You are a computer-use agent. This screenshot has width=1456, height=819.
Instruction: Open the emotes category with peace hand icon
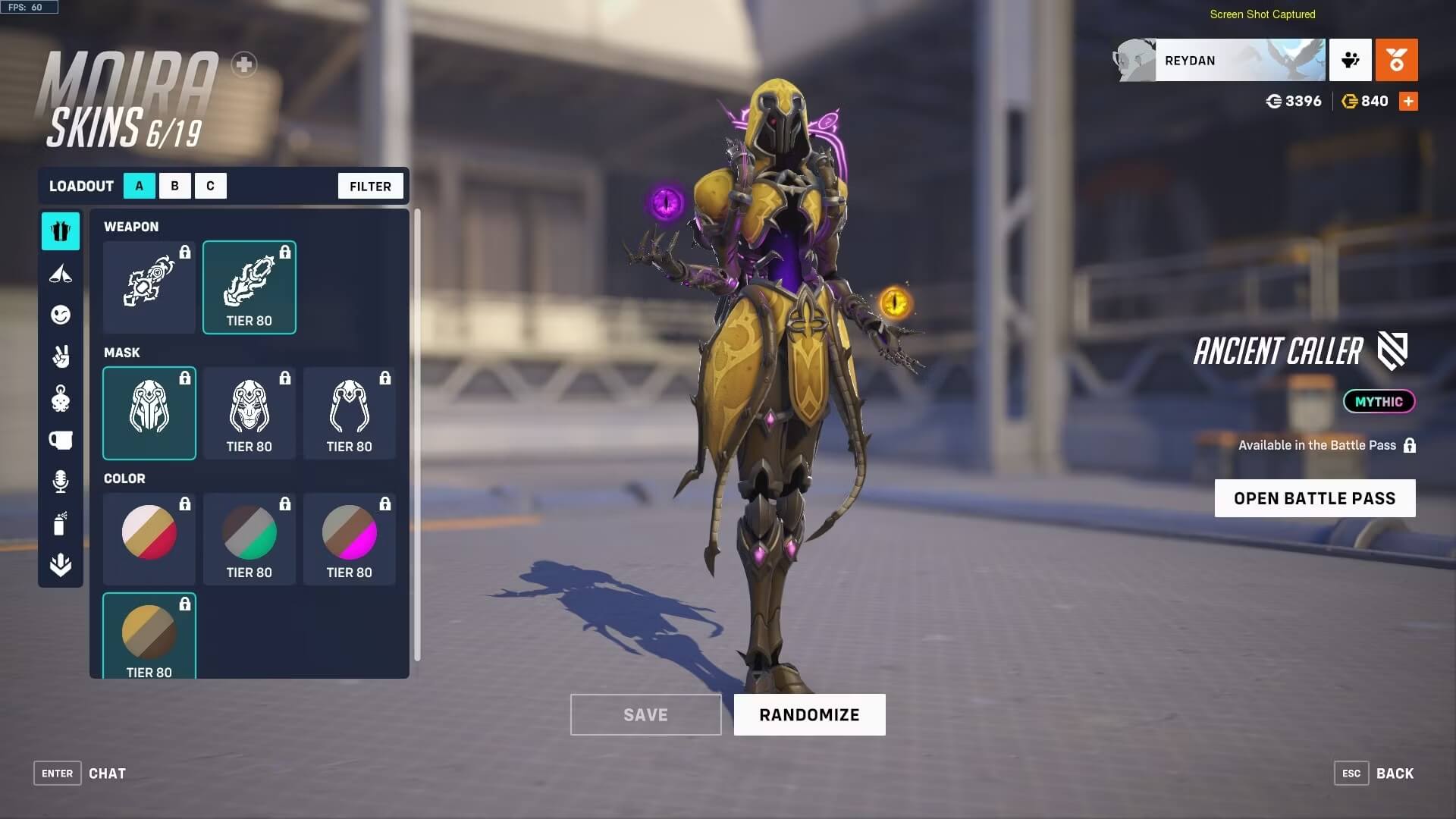(61, 356)
